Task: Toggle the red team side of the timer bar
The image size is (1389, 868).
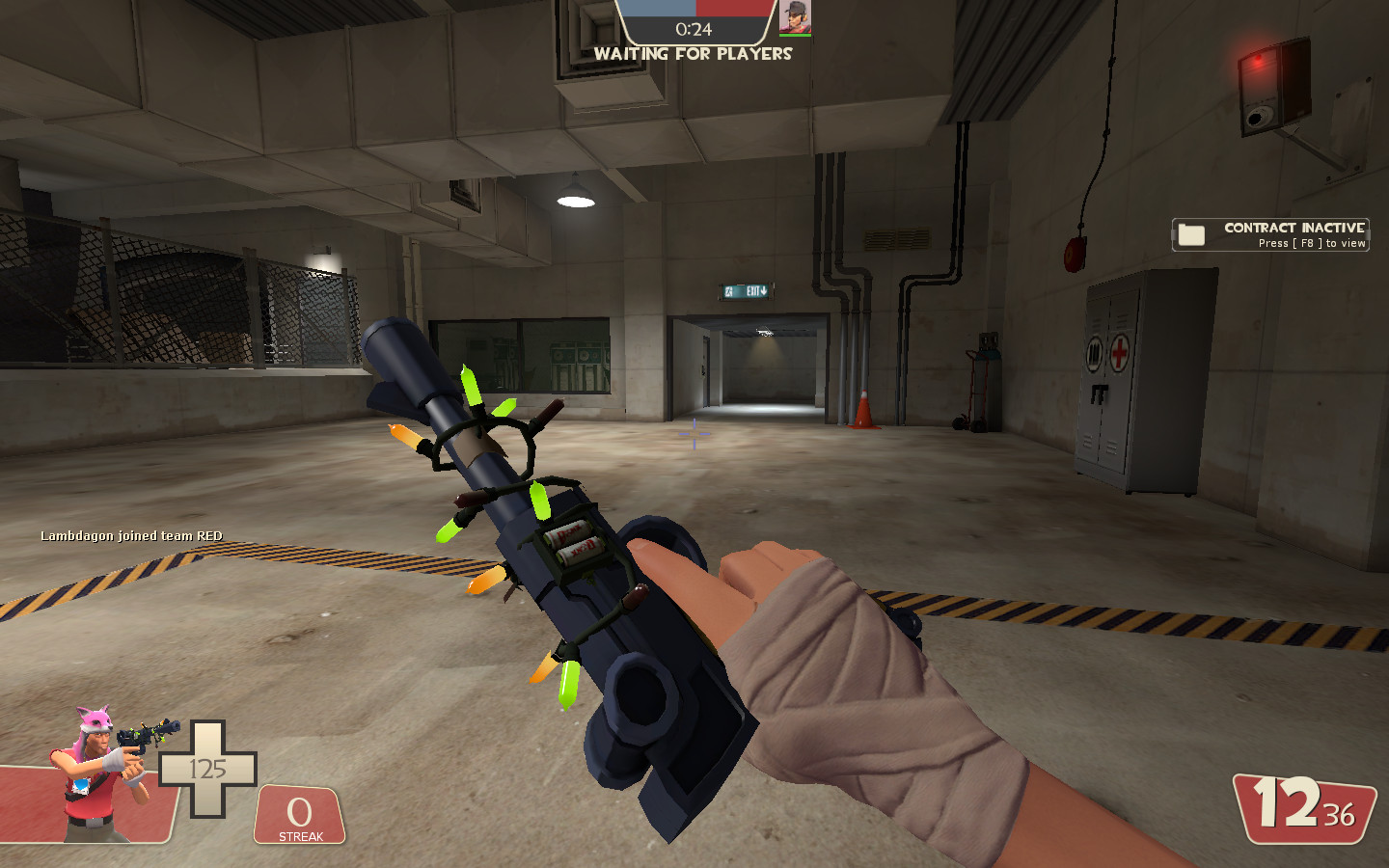Action: (733, 8)
